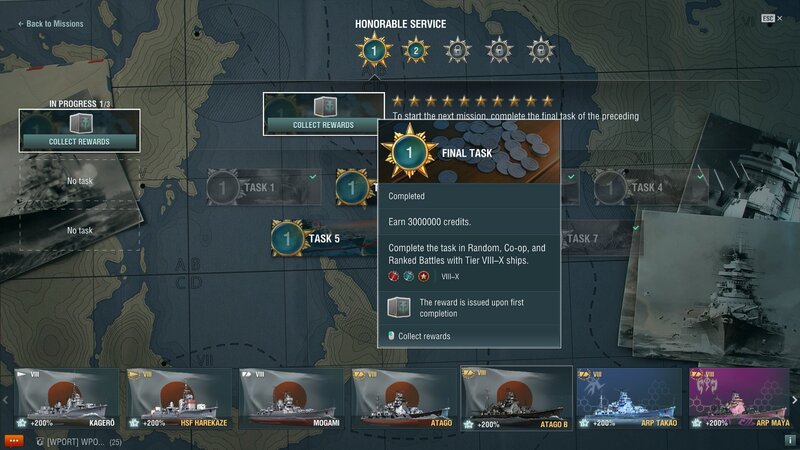
Task: Choose the Atago B ship card
Action: [516, 398]
